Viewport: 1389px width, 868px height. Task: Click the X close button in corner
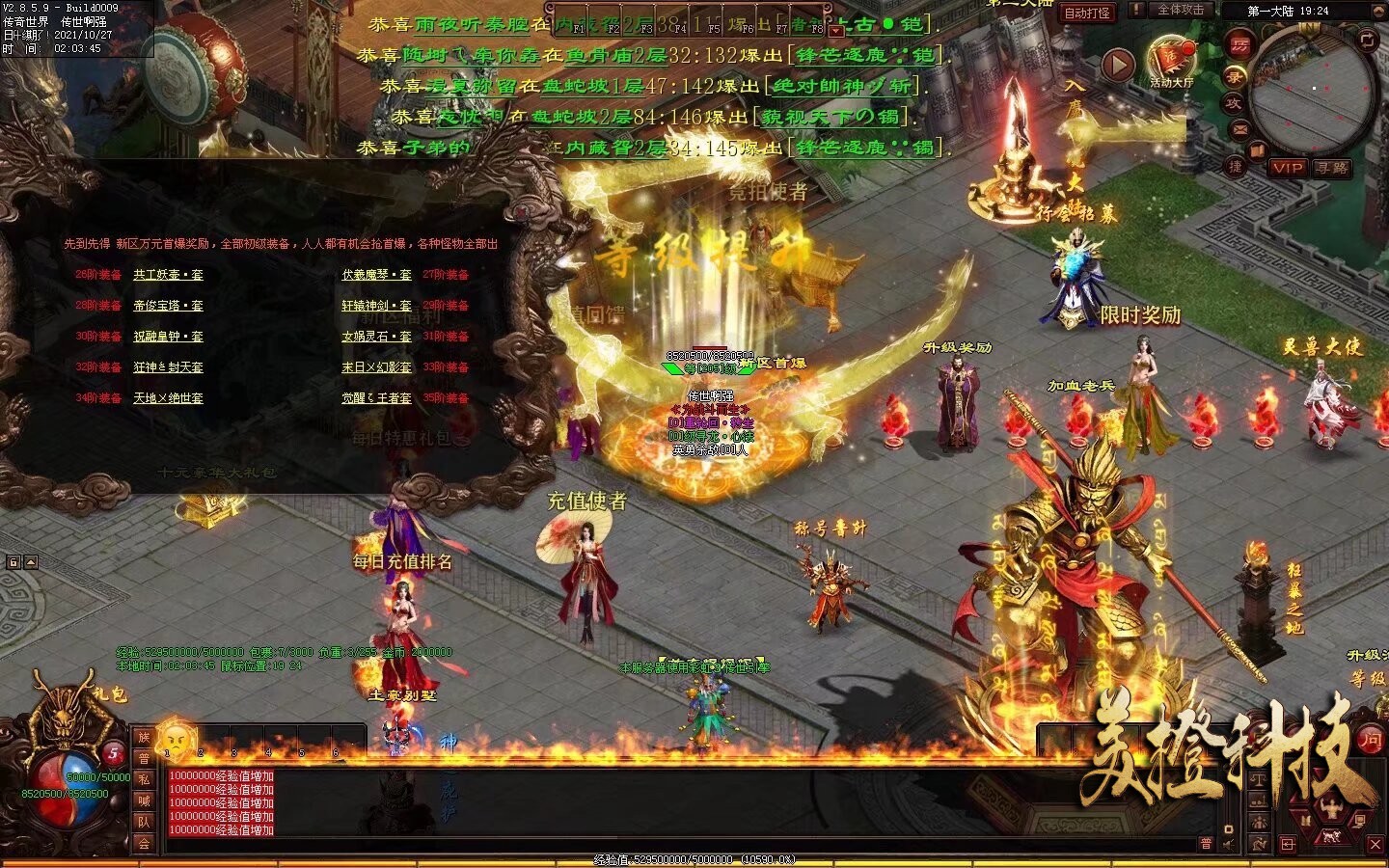1375,844
